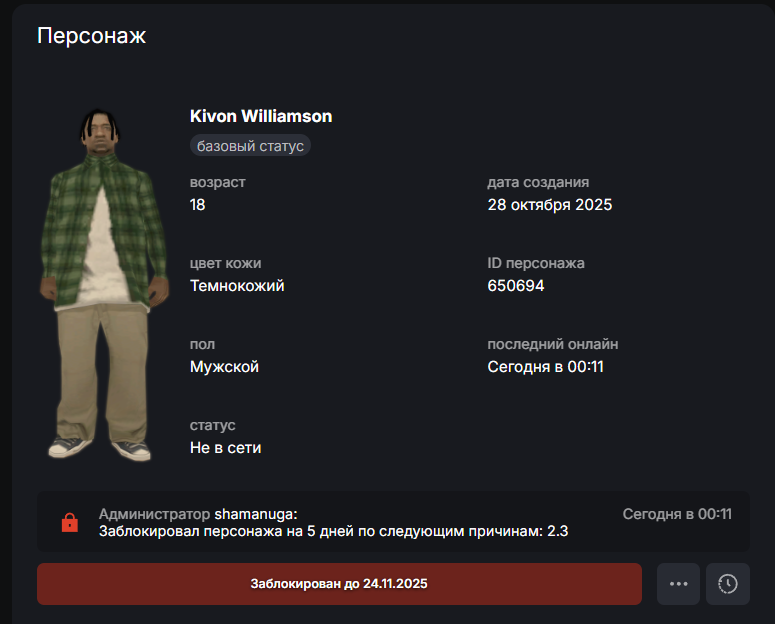Click the red lock ban notice icon

click(69, 522)
